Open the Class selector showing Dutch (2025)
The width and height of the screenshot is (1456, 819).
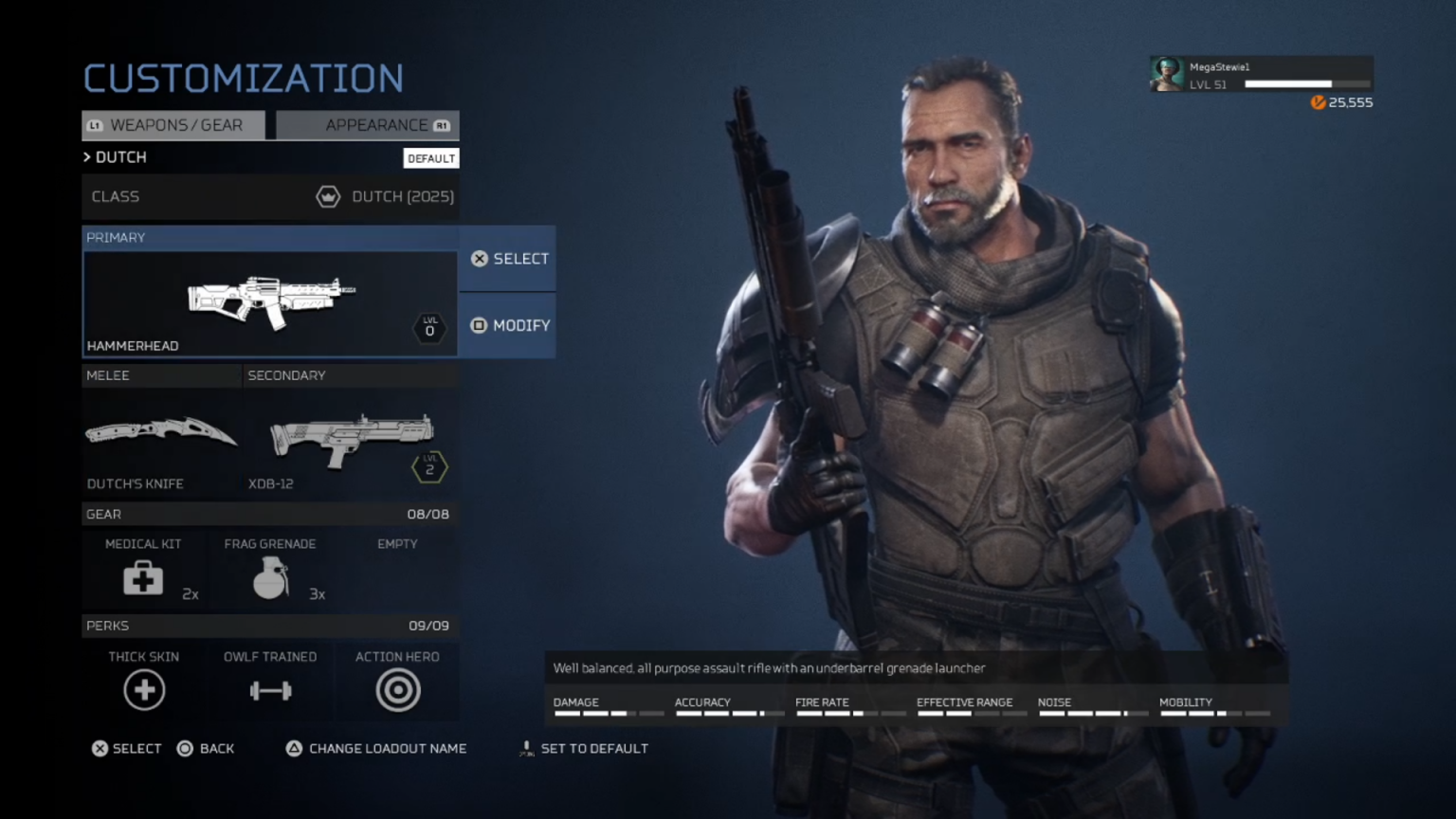270,196
